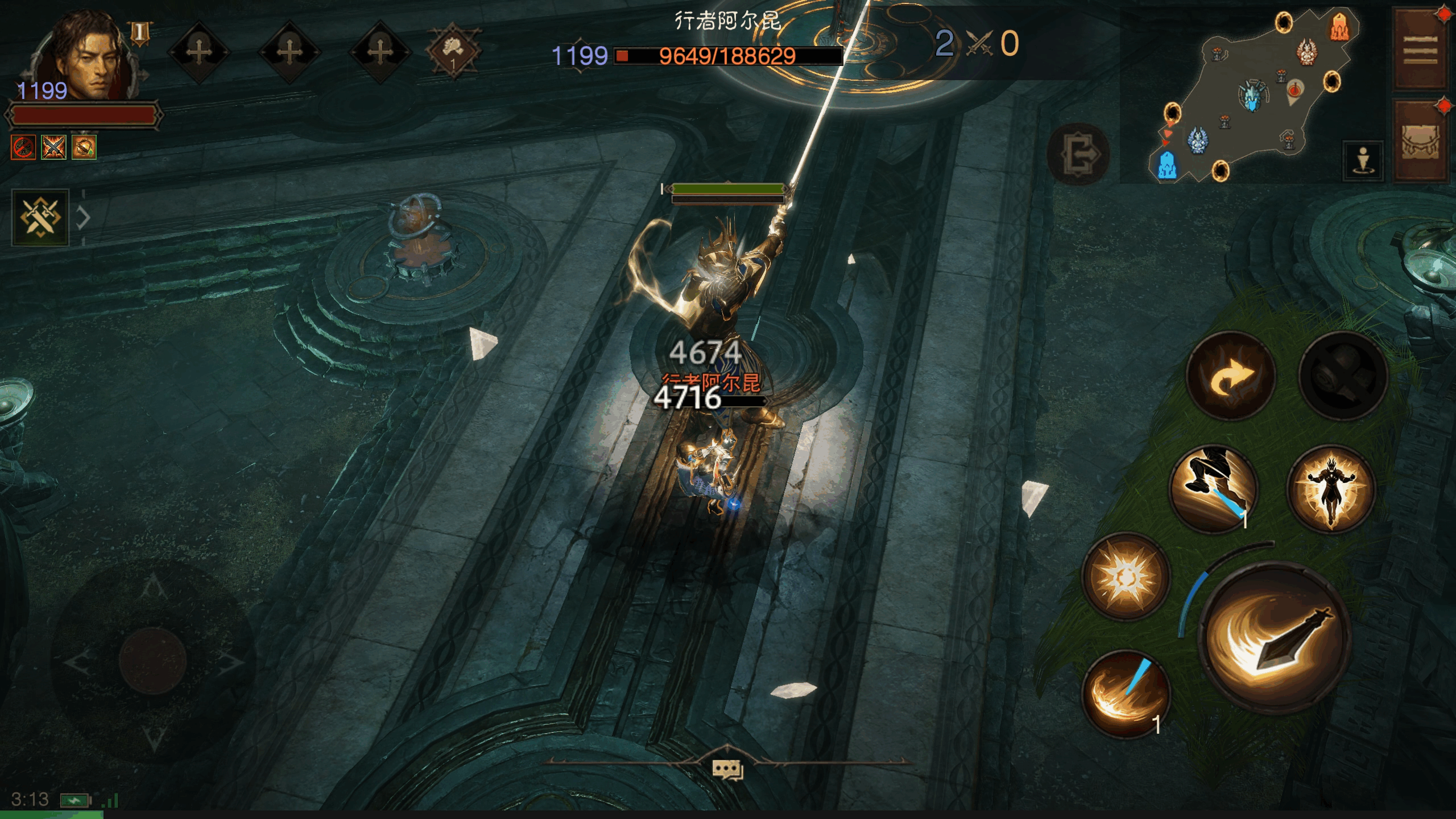Expand the arrow beside the crossed swords icon

[x=84, y=217]
